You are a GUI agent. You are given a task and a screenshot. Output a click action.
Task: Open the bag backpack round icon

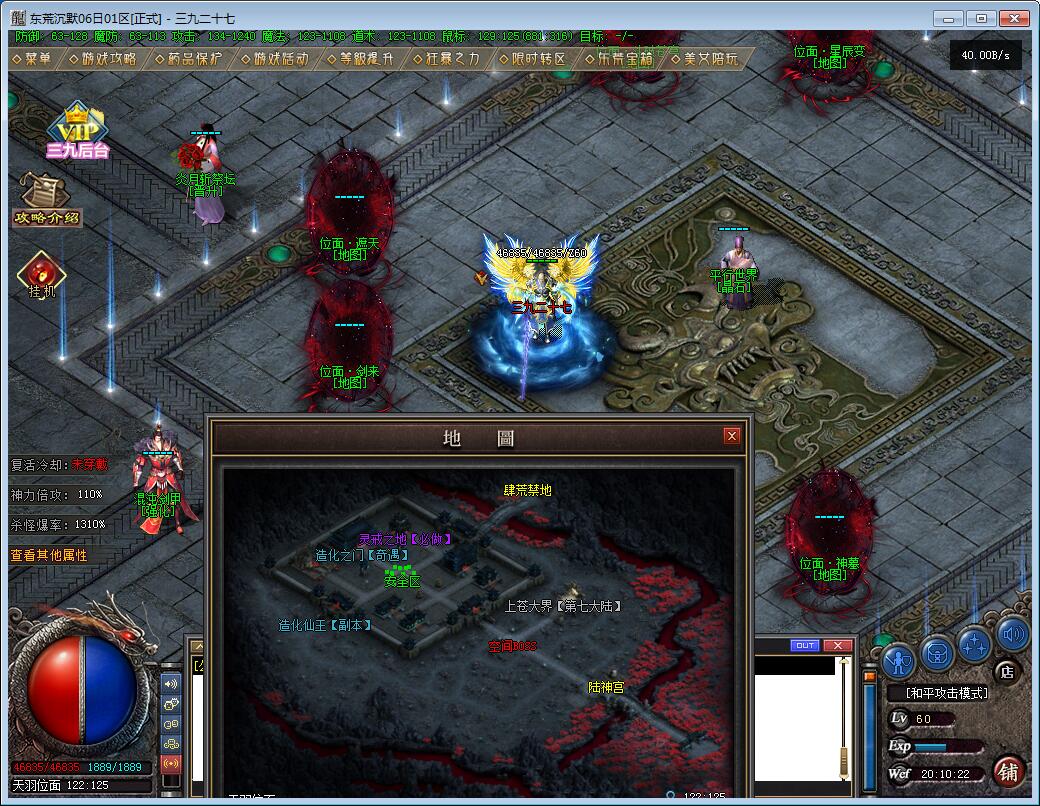(x=937, y=652)
